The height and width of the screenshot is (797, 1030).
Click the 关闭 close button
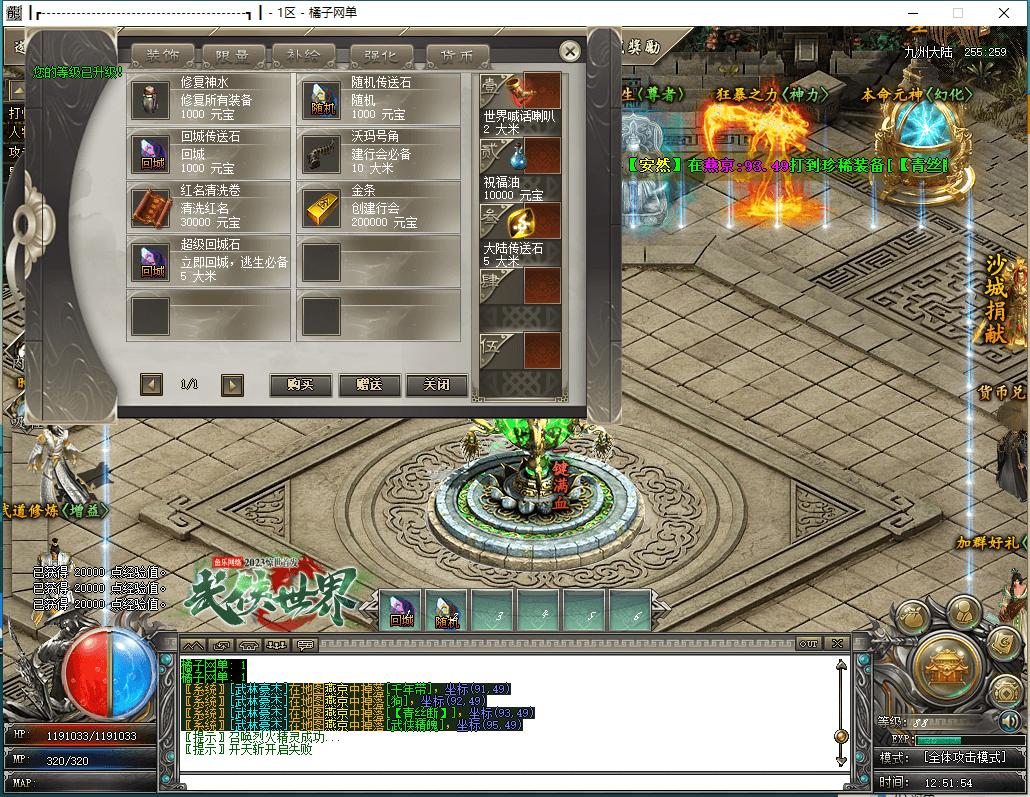(x=436, y=385)
